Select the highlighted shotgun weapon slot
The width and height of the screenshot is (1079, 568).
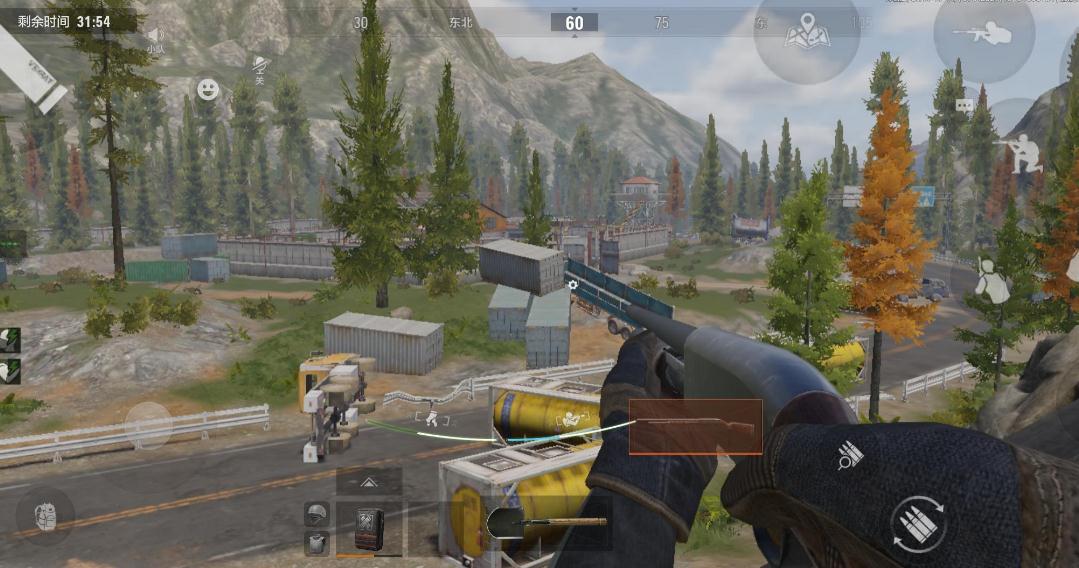pyautogui.click(x=696, y=426)
